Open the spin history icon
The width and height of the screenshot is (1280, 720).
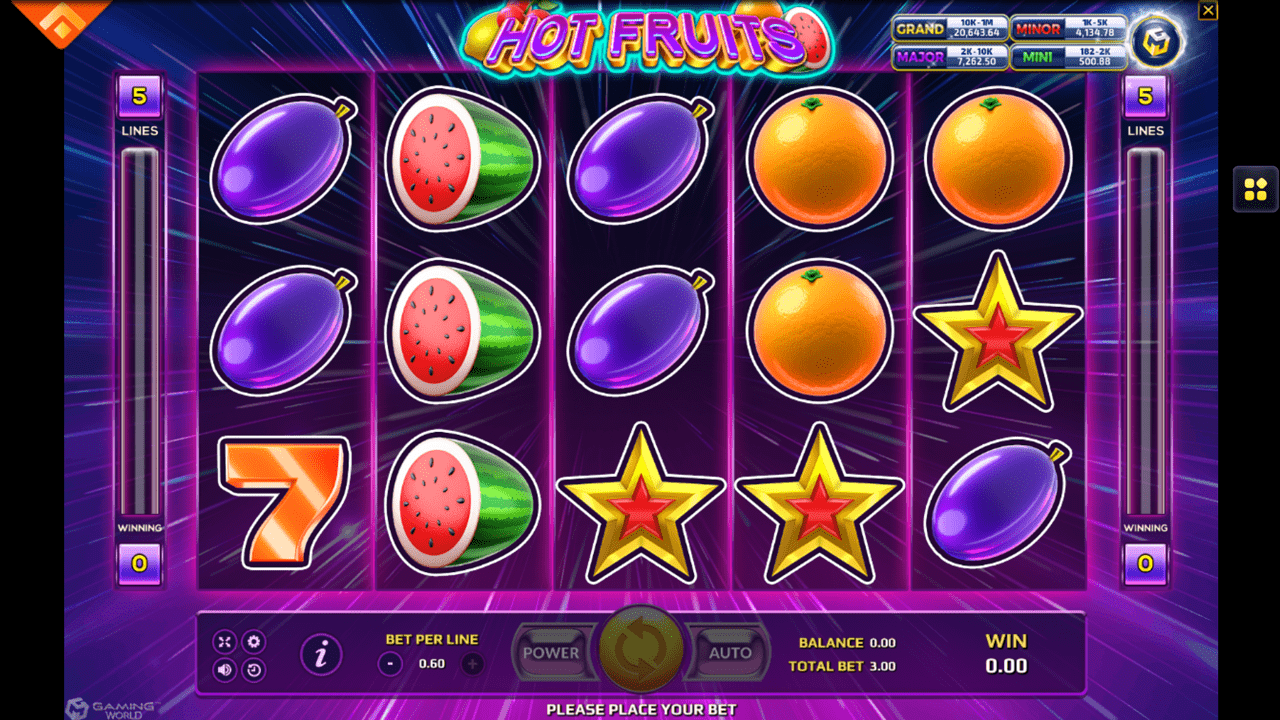pyautogui.click(x=253, y=668)
